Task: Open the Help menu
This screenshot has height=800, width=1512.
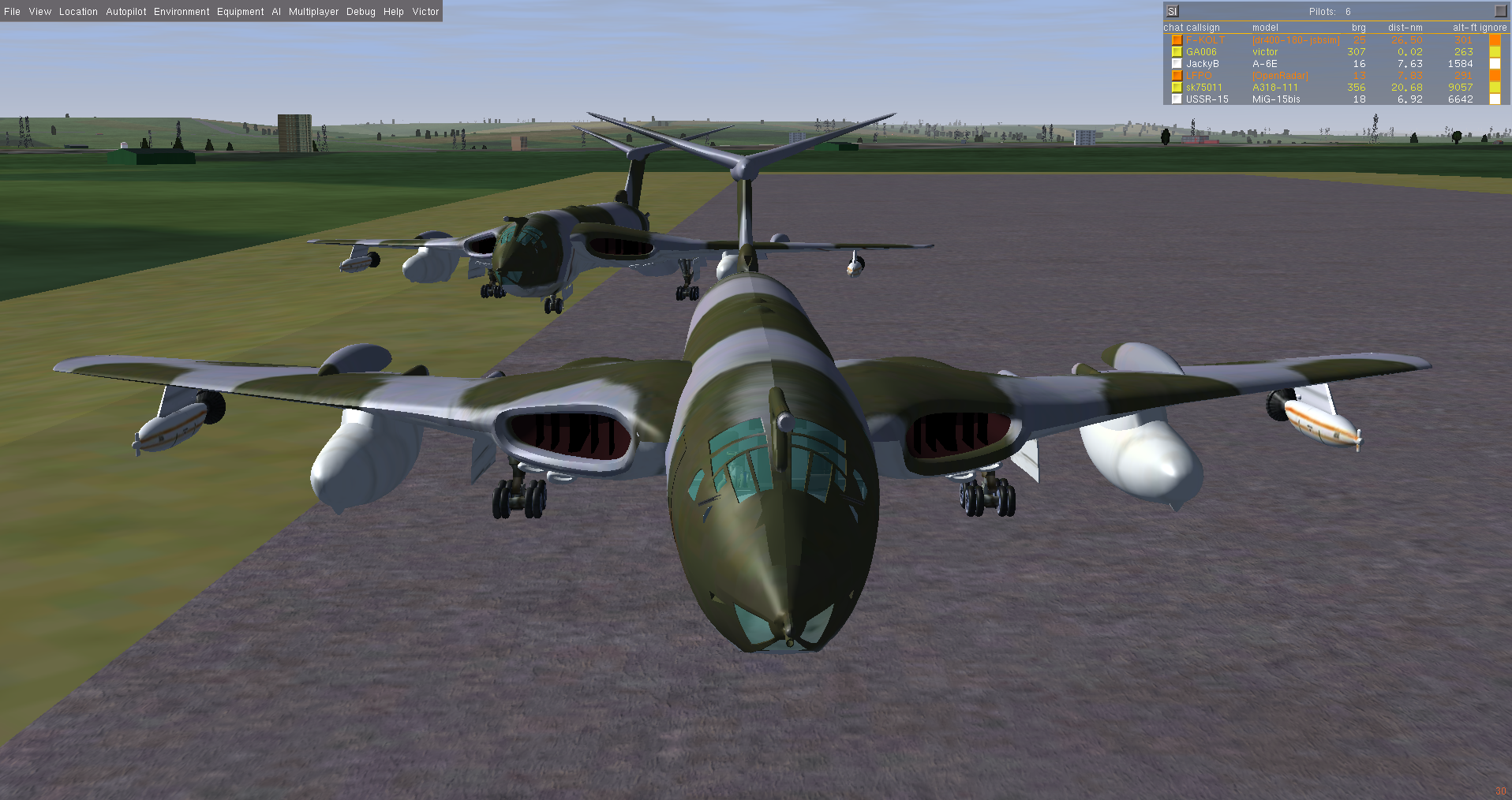Action: pyautogui.click(x=394, y=12)
